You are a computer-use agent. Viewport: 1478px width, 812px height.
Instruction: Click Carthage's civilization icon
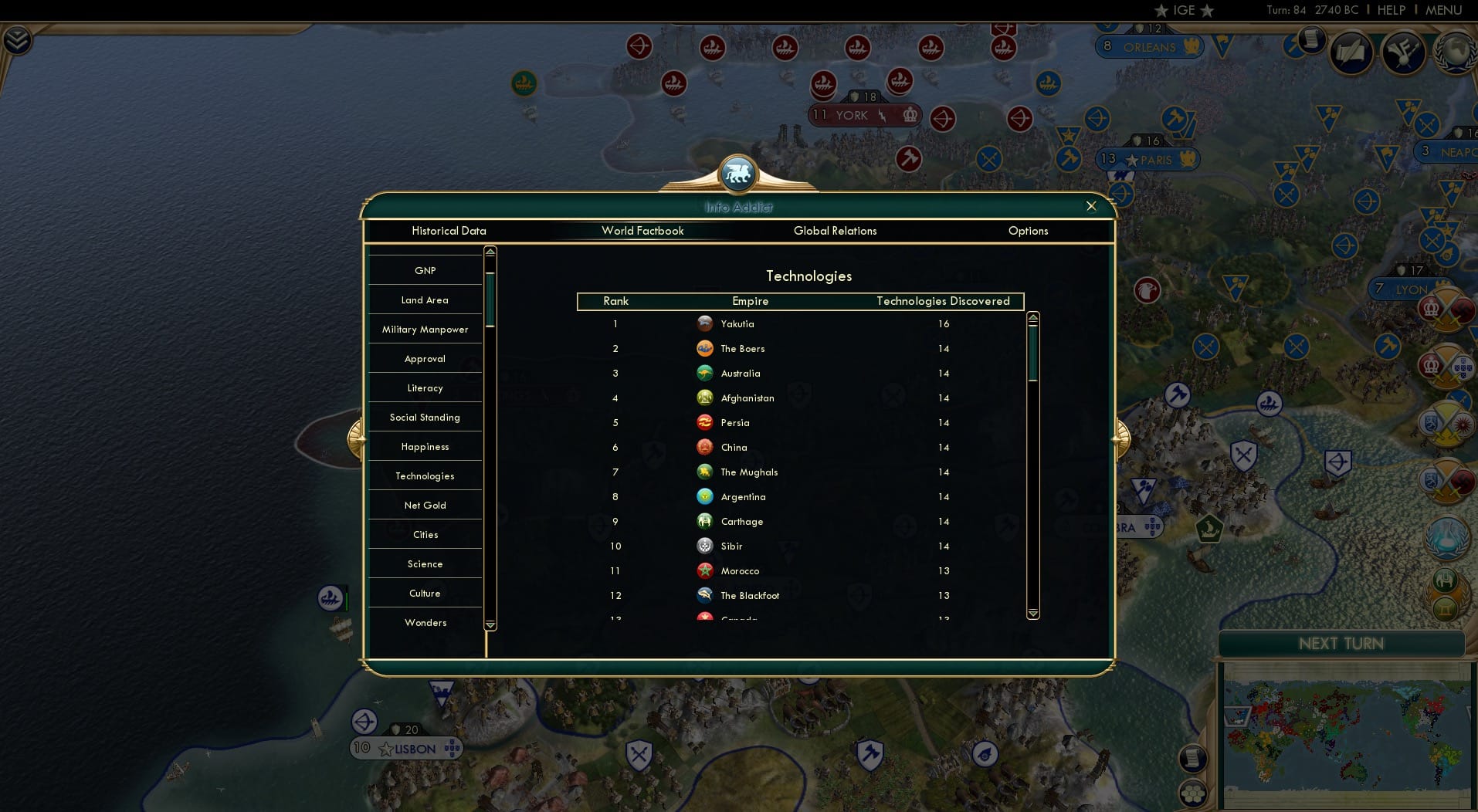click(705, 521)
